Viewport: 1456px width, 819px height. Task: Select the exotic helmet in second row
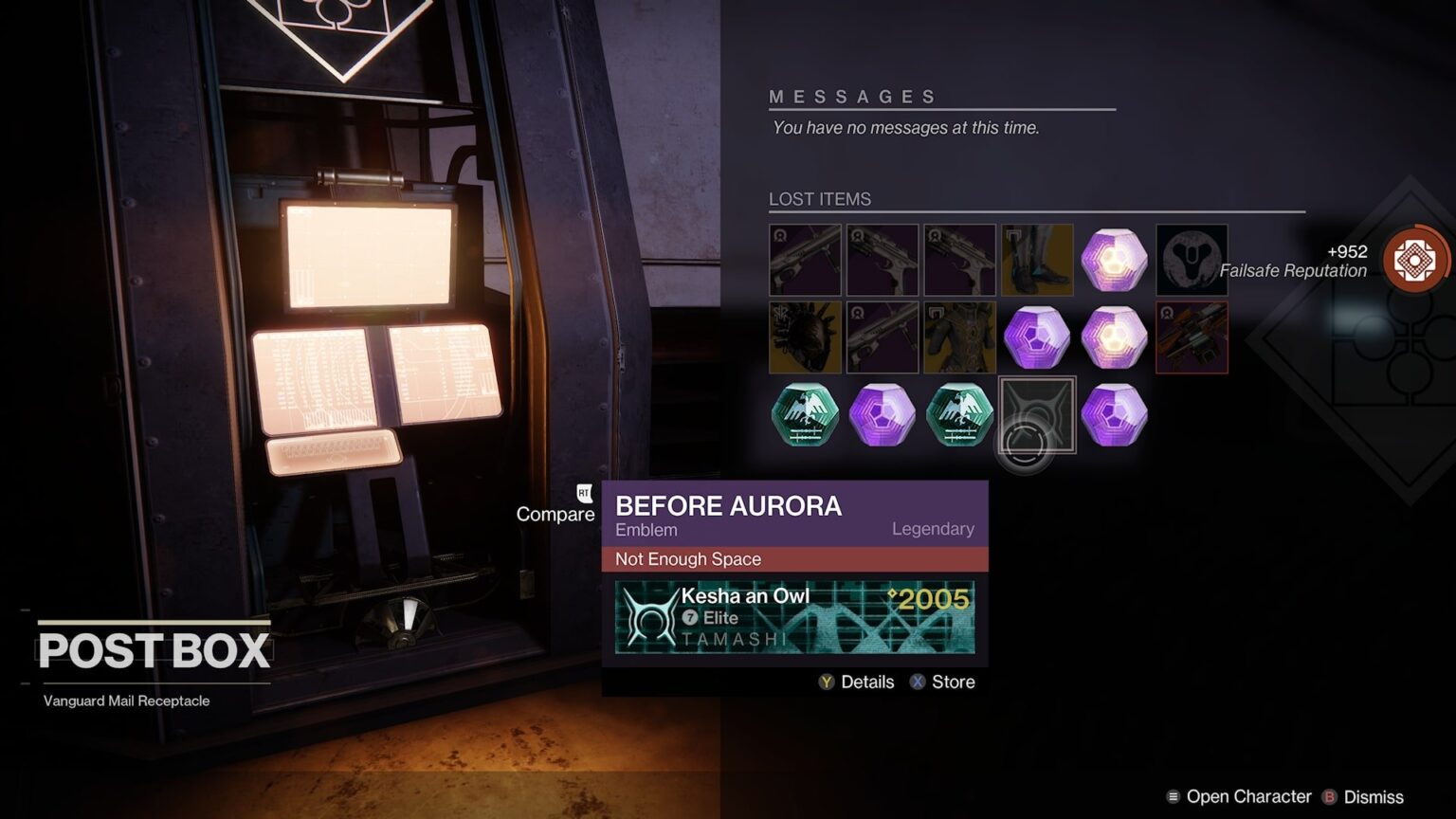click(804, 337)
